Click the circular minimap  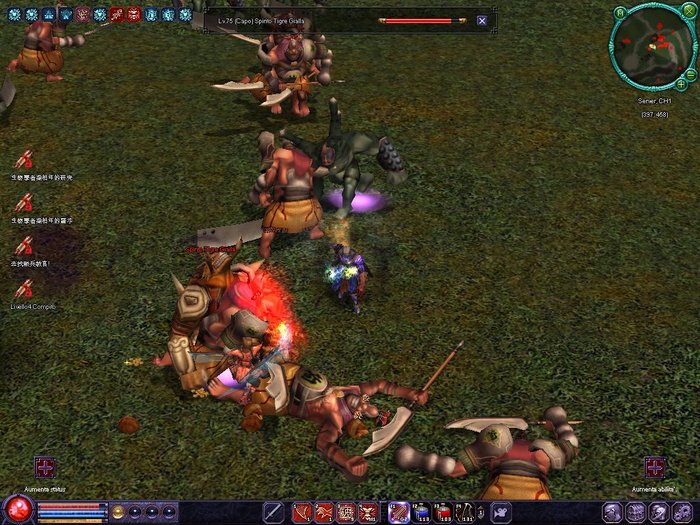click(652, 46)
